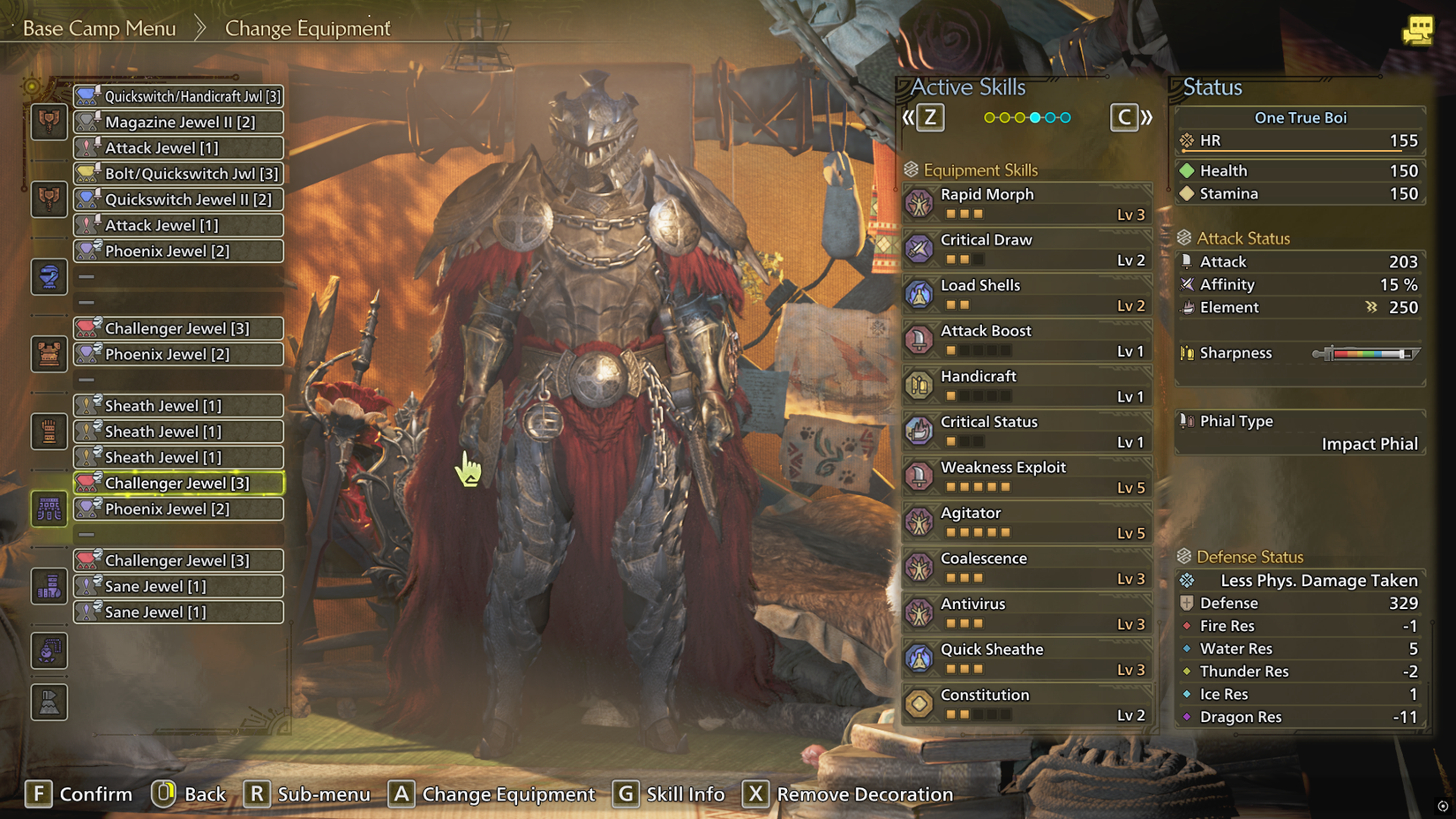Select the helmet armor slot icon
Image resolution: width=1456 pixels, height=819 pixels.
tap(49, 277)
